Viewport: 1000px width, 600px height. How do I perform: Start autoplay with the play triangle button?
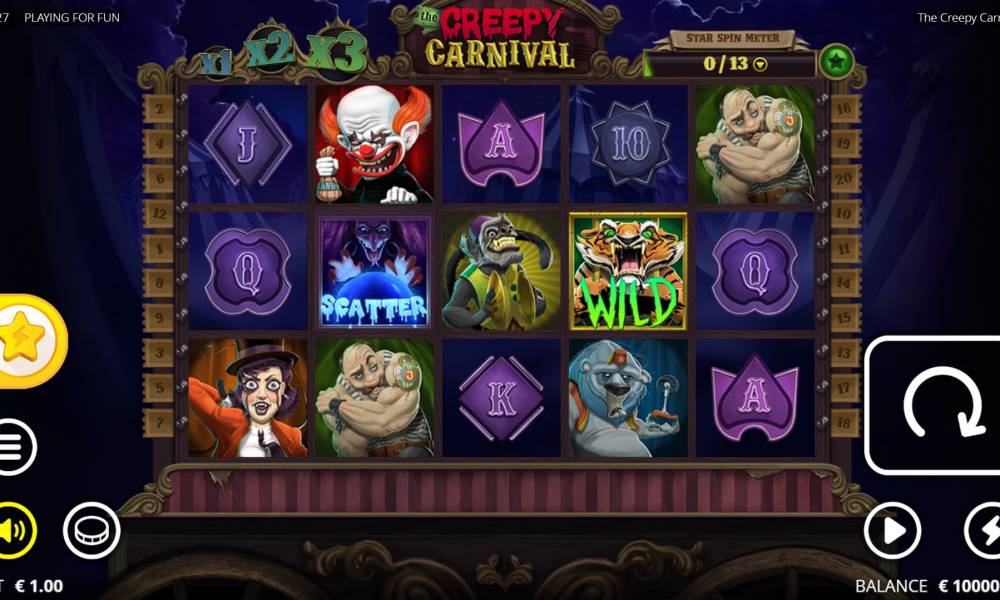tap(892, 530)
